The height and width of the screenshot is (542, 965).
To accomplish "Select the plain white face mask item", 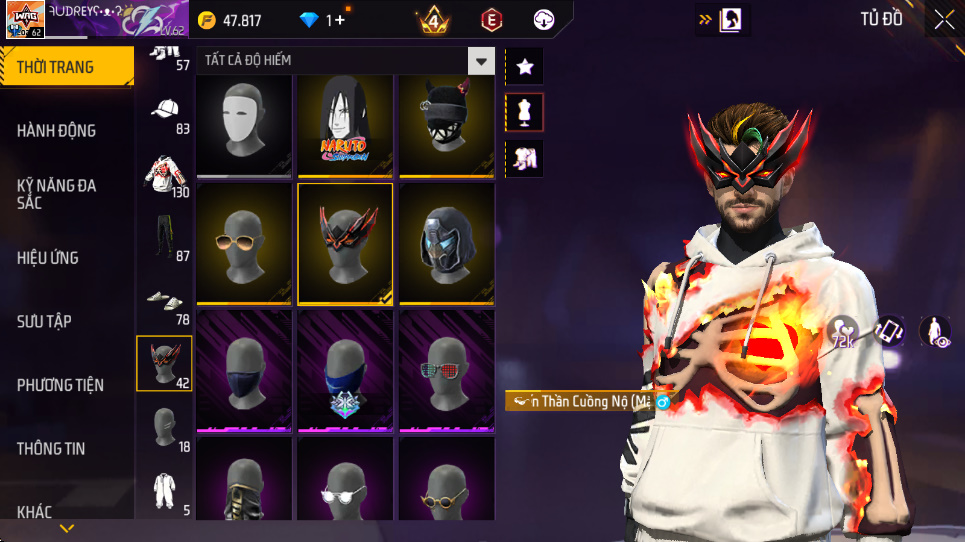I will point(244,126).
